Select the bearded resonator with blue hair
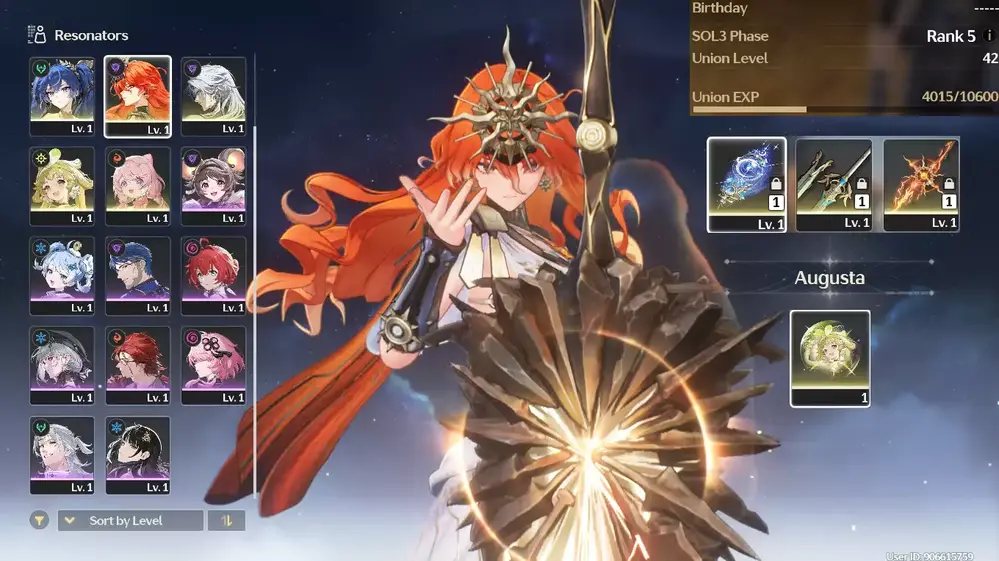 137,275
